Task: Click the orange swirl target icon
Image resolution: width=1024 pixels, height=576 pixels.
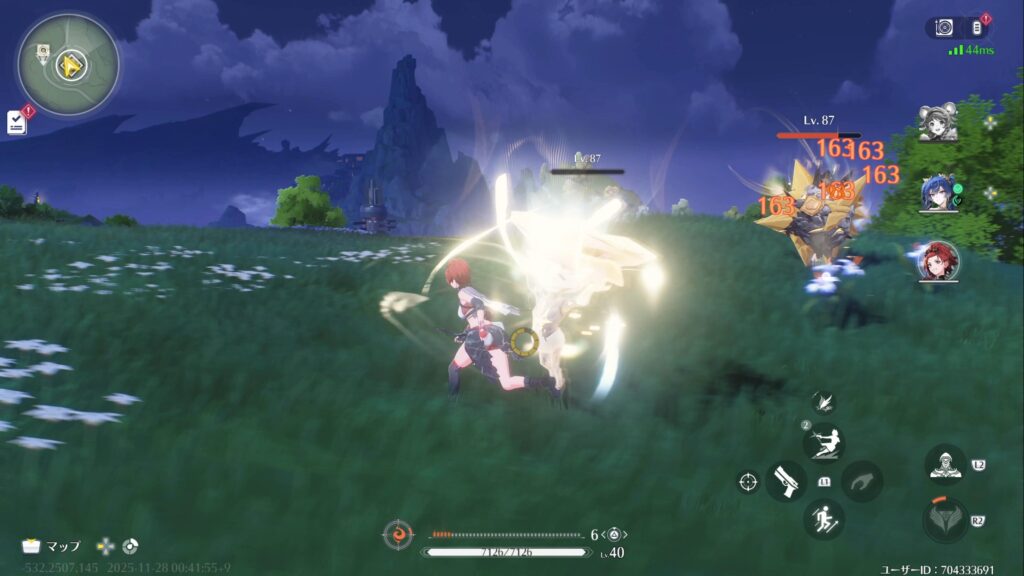Action: 398,535
